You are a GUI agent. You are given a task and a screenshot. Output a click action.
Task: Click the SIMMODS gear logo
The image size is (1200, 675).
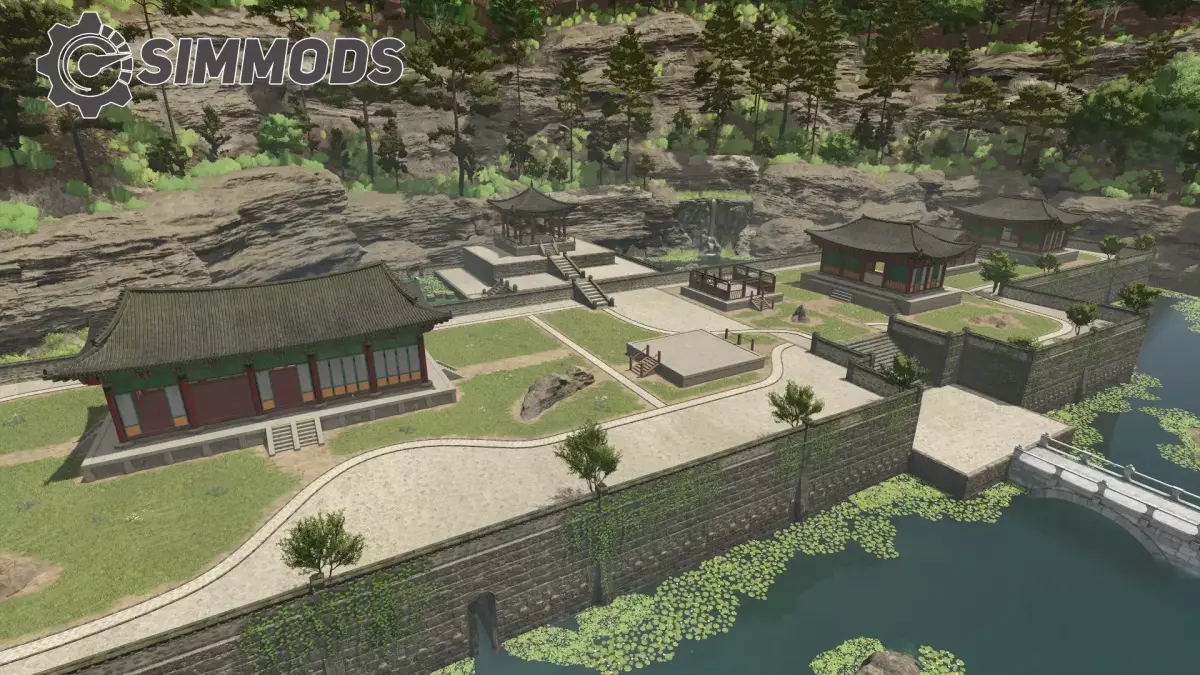coord(84,64)
